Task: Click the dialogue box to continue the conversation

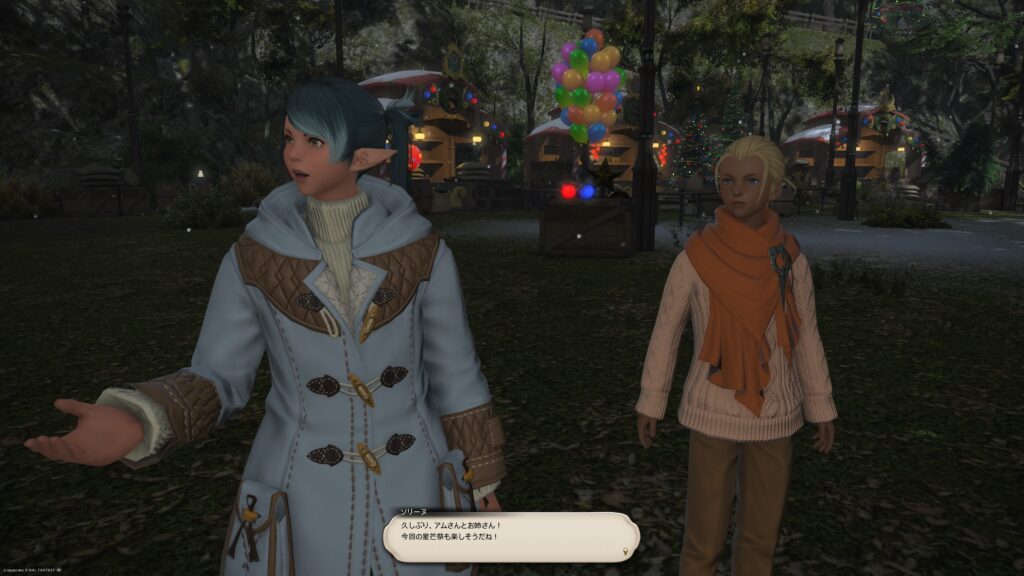Action: [x=510, y=536]
